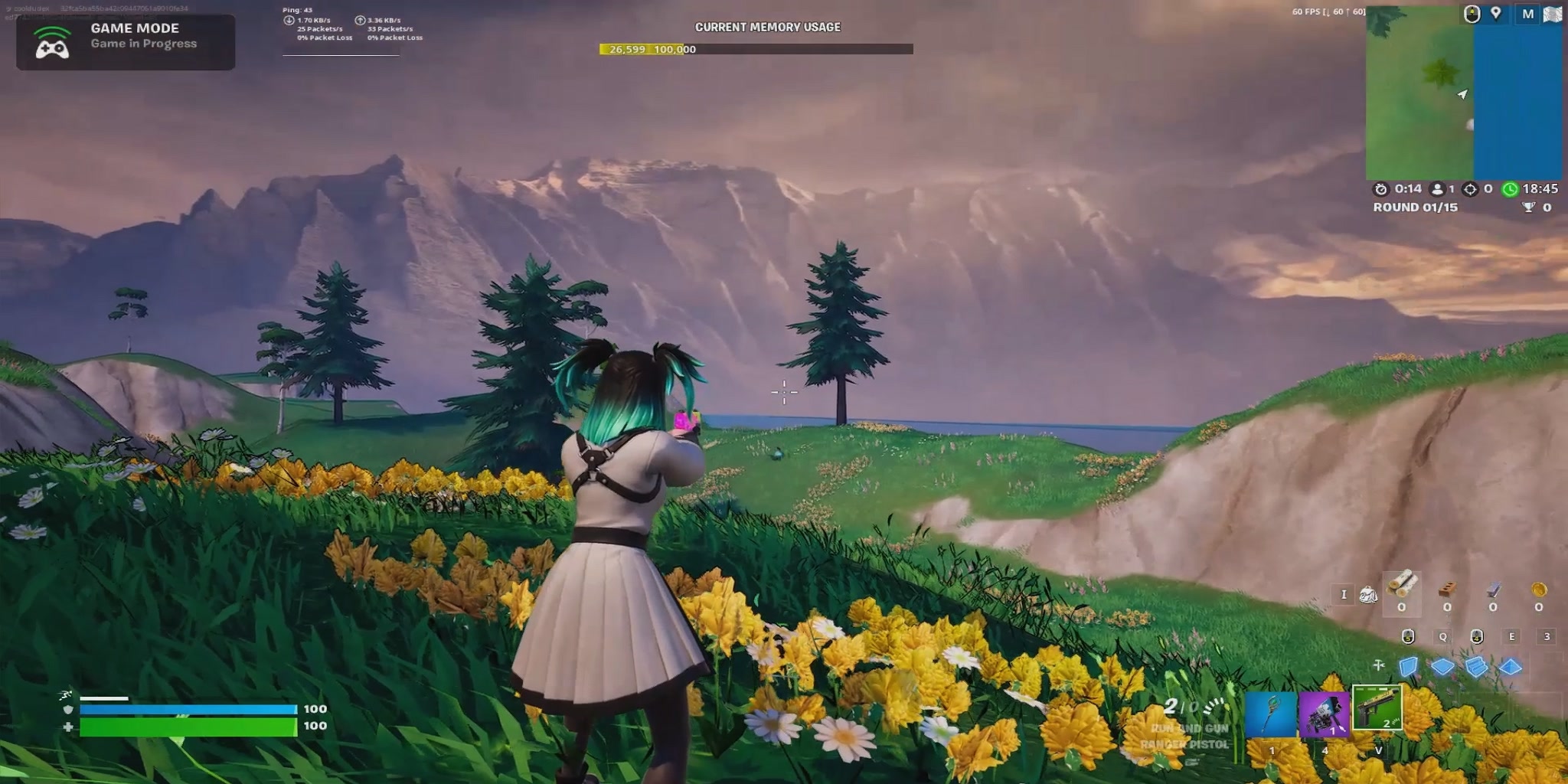The width and height of the screenshot is (1568, 784).
Task: Open the full map via the folded map icon
Action: pyautogui.click(x=1553, y=15)
